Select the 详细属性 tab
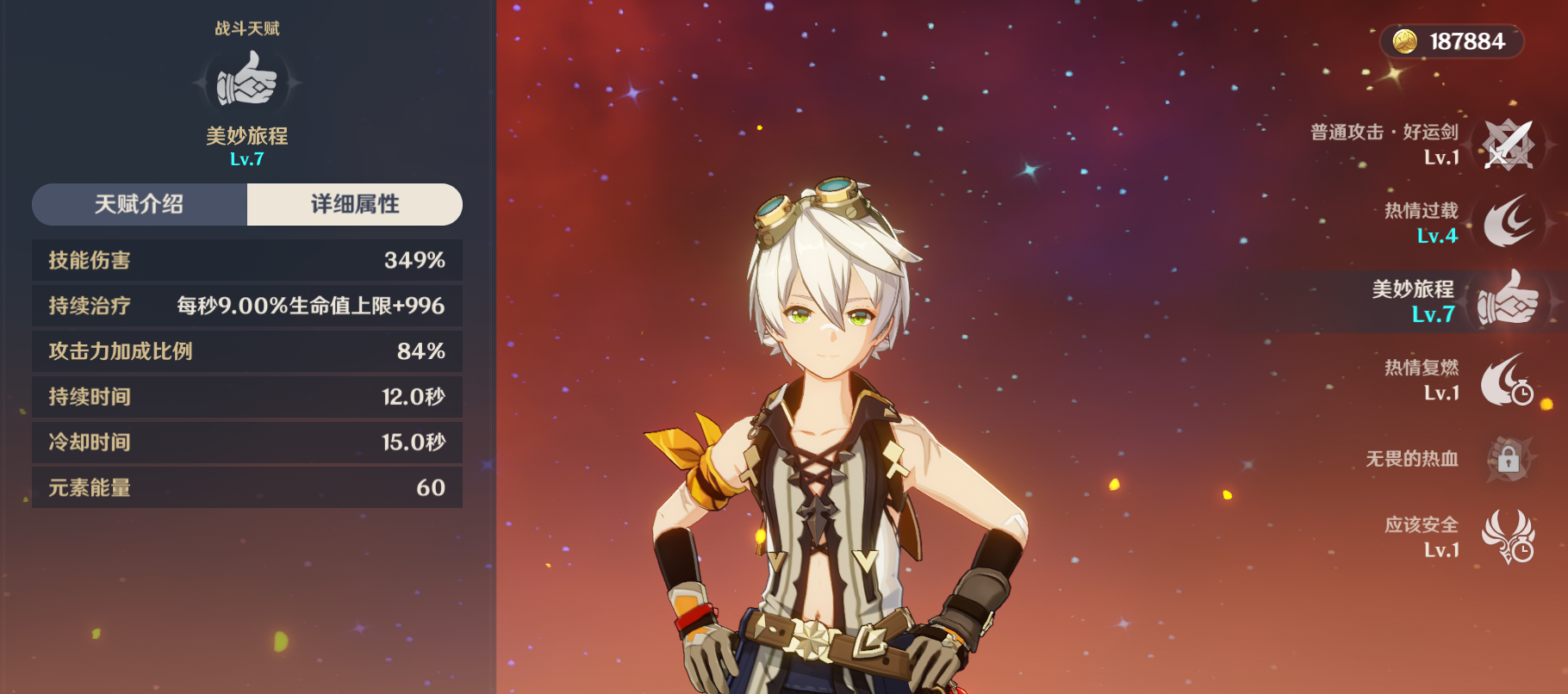 click(355, 205)
